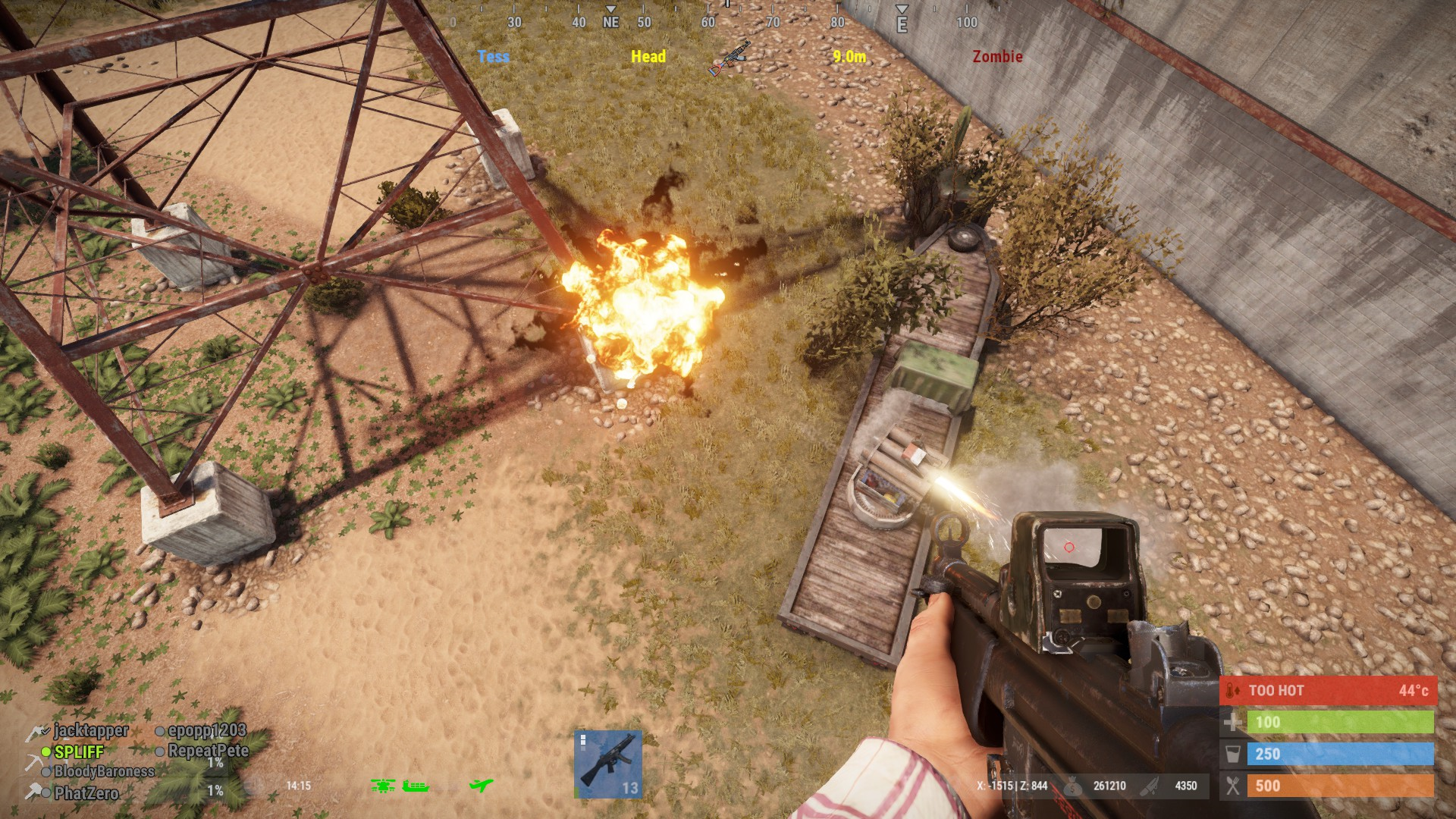Select teammate jacktapper in team list
The width and height of the screenshot is (1456, 819).
point(91,730)
